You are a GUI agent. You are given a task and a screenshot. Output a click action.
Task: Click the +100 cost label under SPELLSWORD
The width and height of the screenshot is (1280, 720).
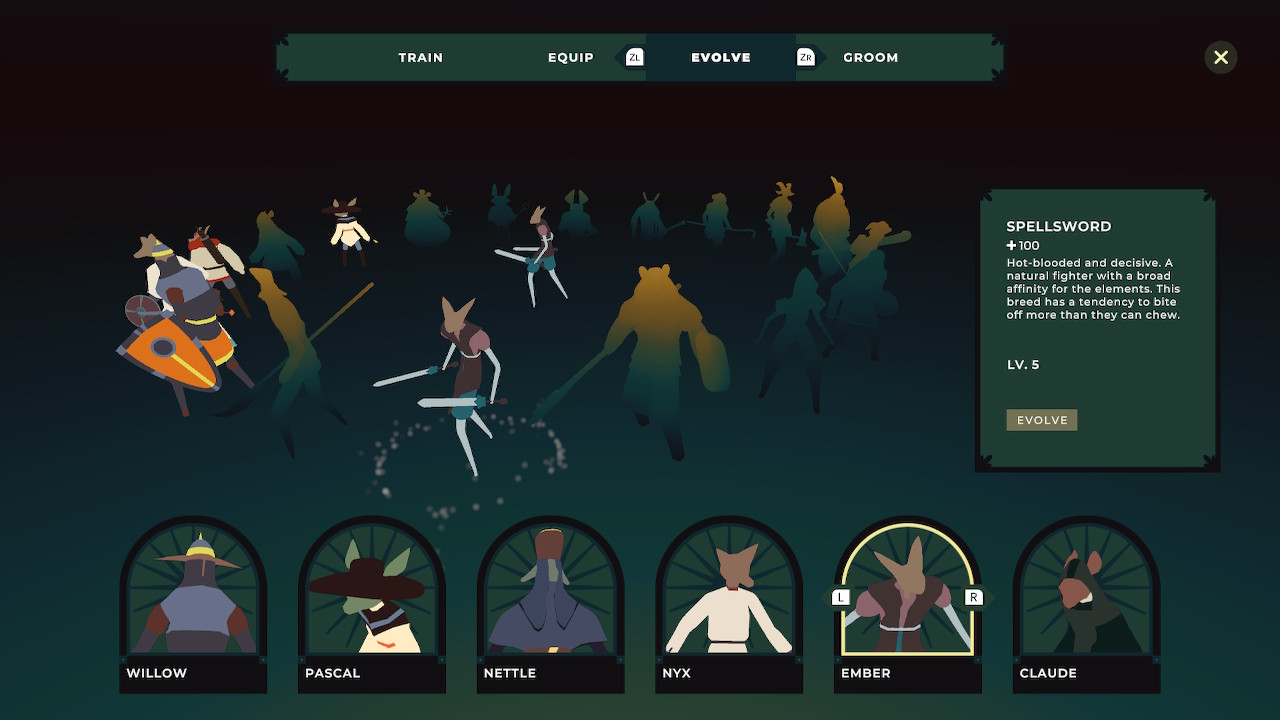click(x=1022, y=245)
